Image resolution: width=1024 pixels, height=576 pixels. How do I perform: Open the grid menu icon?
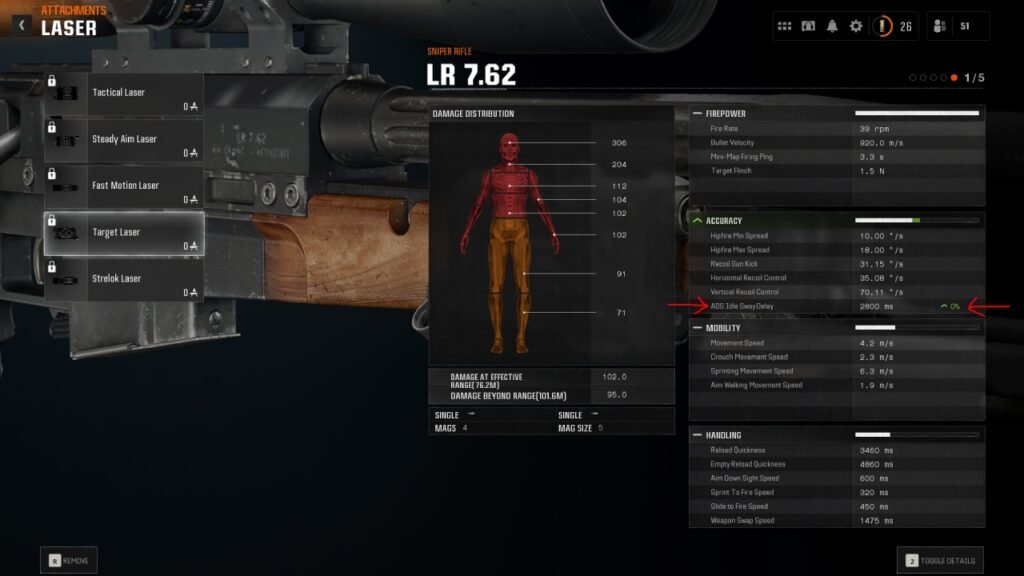[785, 26]
